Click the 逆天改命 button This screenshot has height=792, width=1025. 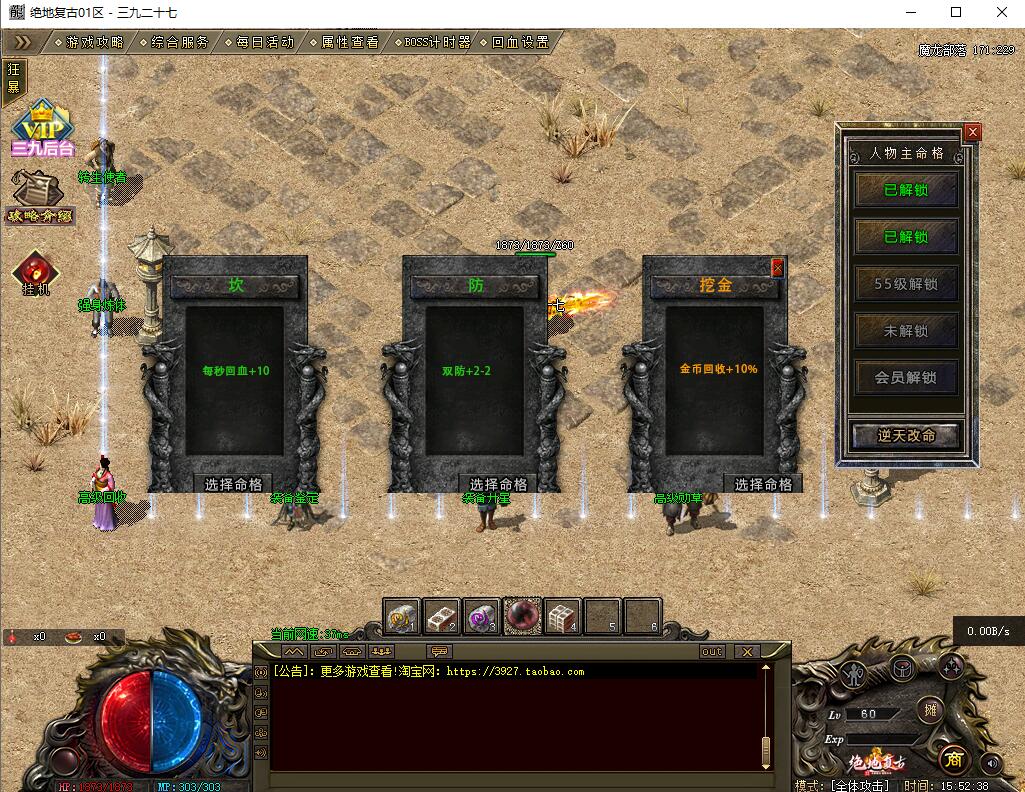pos(906,436)
